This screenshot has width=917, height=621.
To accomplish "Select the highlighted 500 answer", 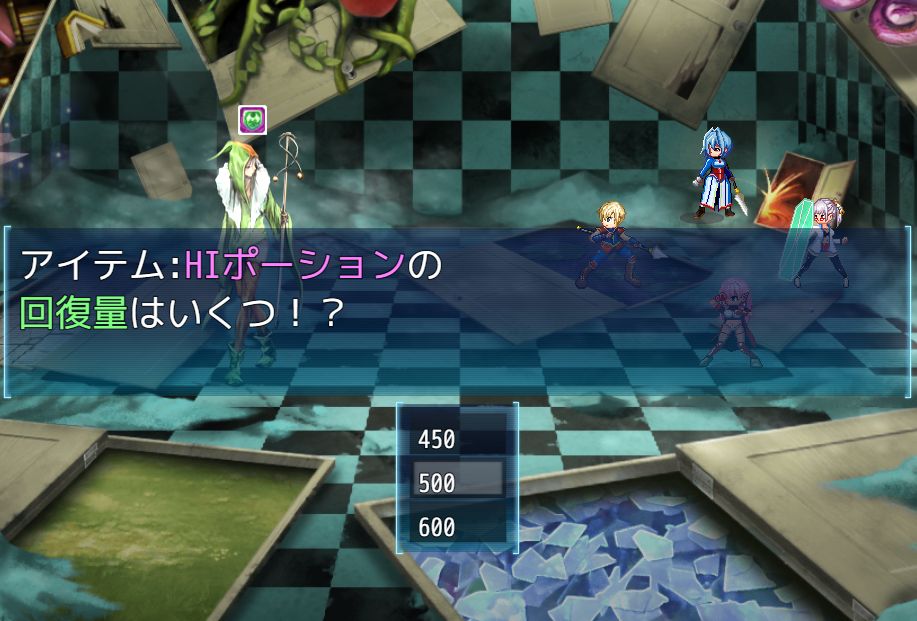I will pyautogui.click(x=457, y=482).
